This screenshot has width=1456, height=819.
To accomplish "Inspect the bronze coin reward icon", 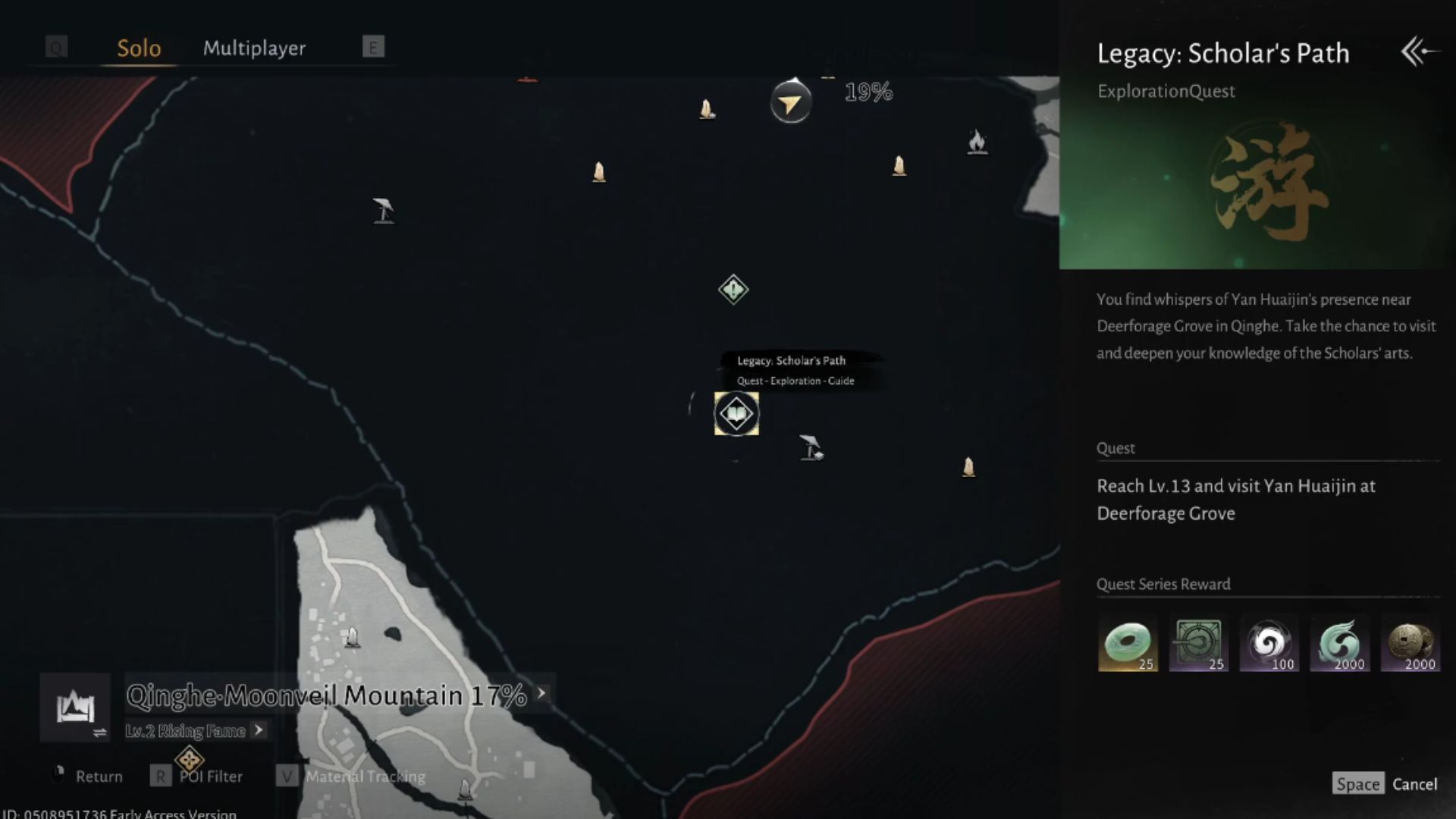I will [1410, 644].
